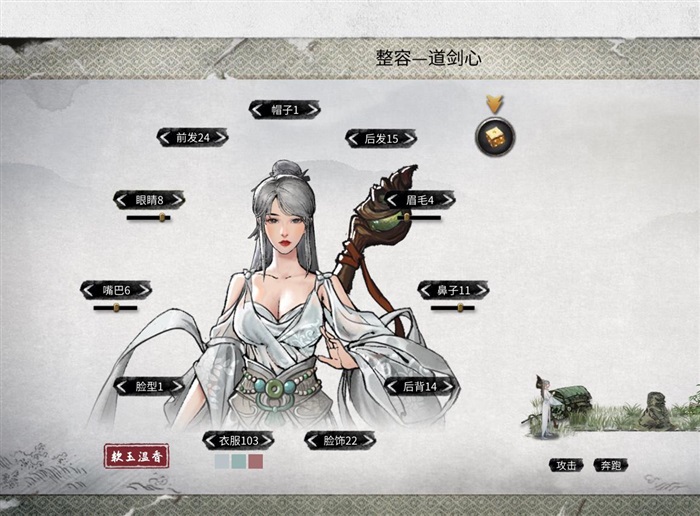Choose next face ornament (脸饰22)

coord(368,440)
